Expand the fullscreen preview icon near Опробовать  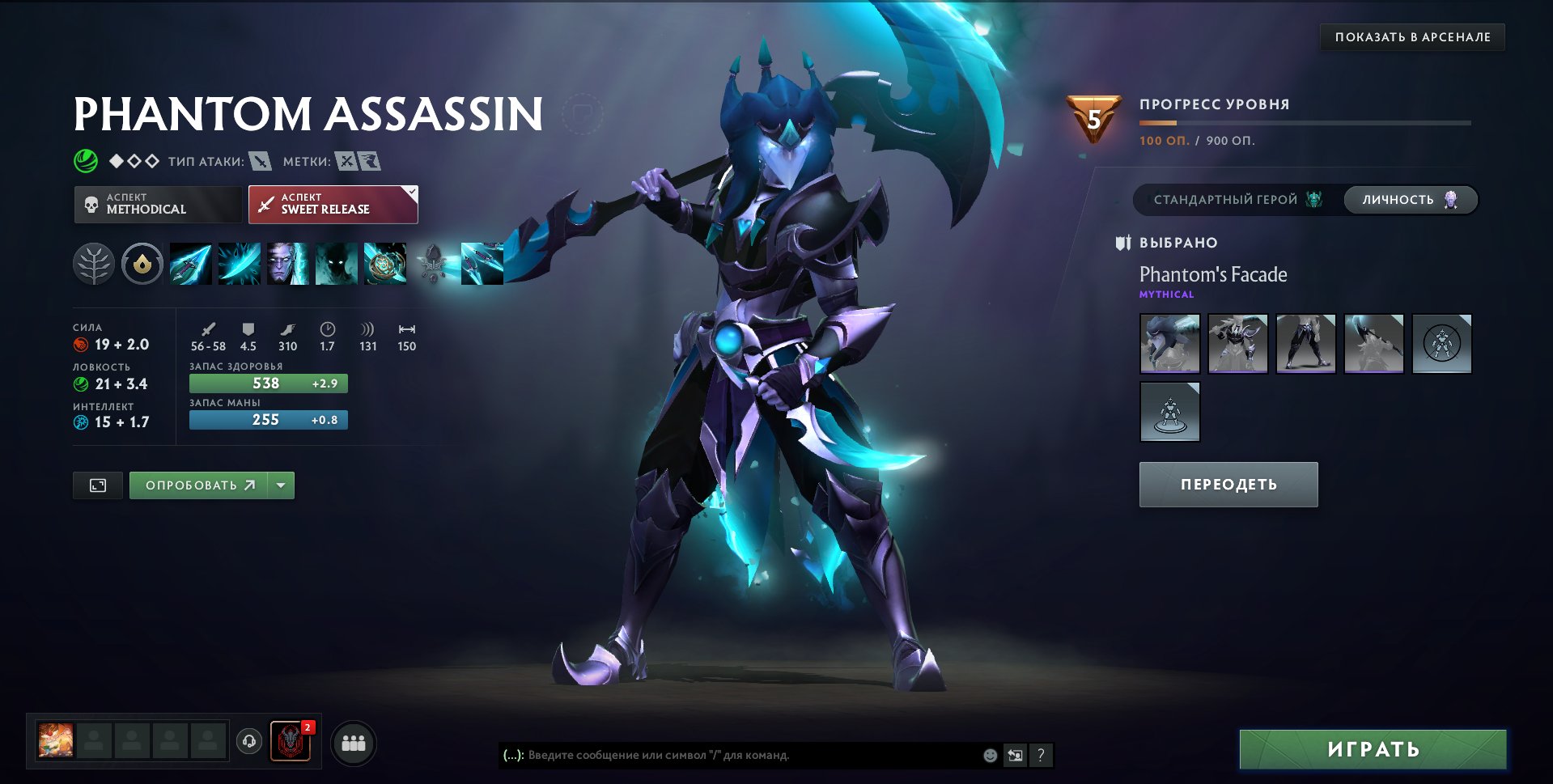click(97, 485)
